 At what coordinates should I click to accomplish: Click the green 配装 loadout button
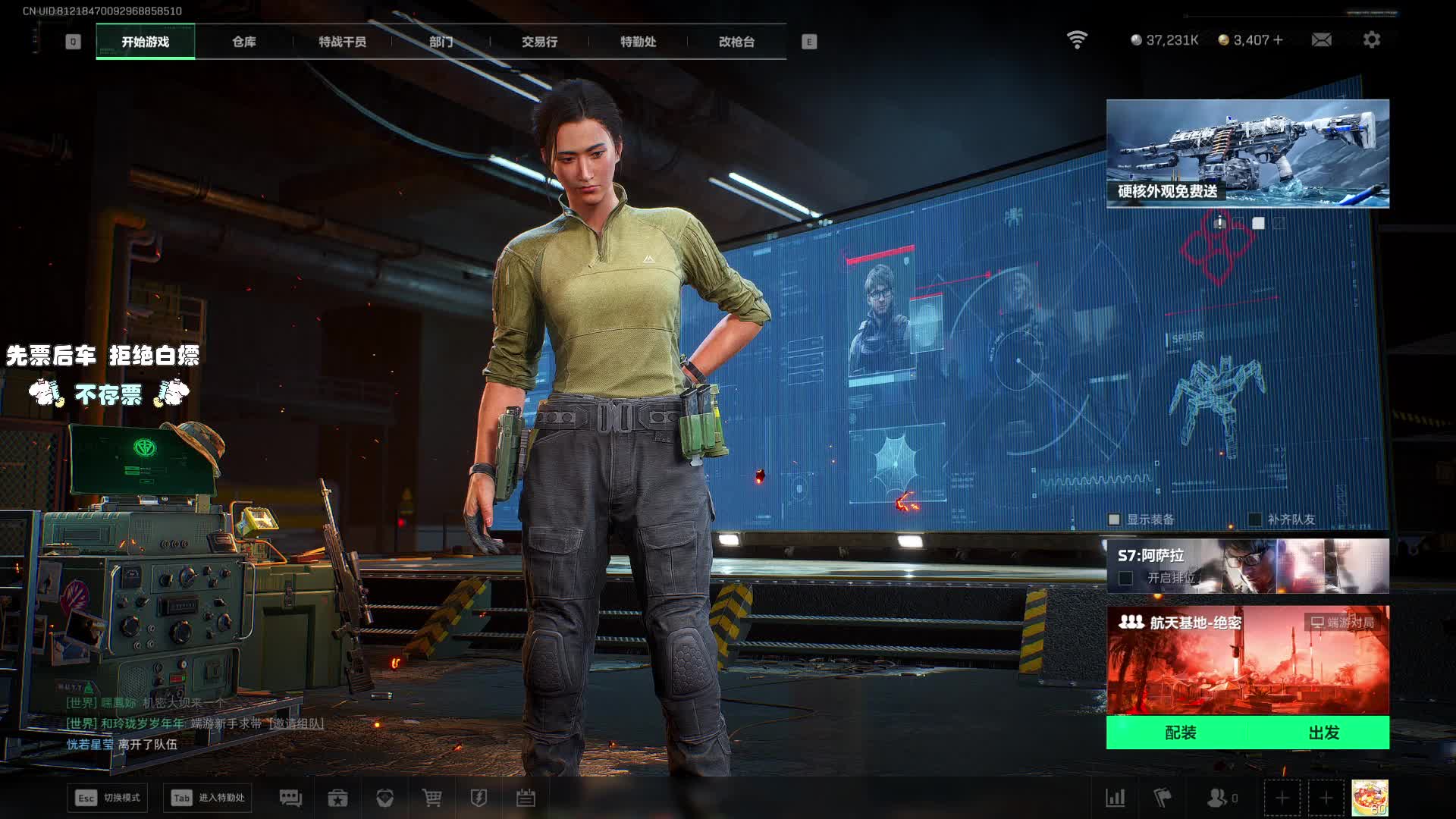pos(1180,733)
